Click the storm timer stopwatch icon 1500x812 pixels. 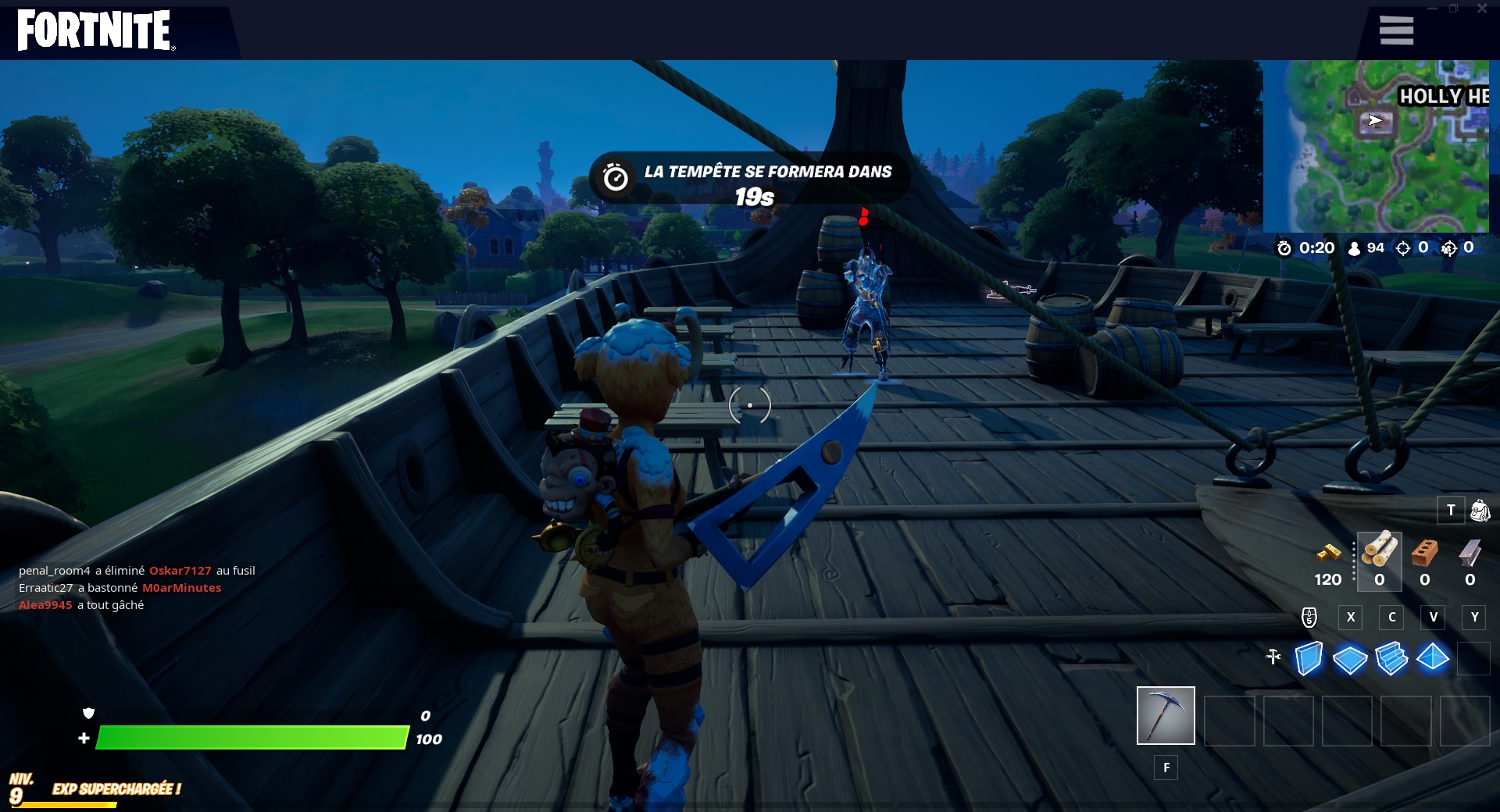click(x=1285, y=248)
